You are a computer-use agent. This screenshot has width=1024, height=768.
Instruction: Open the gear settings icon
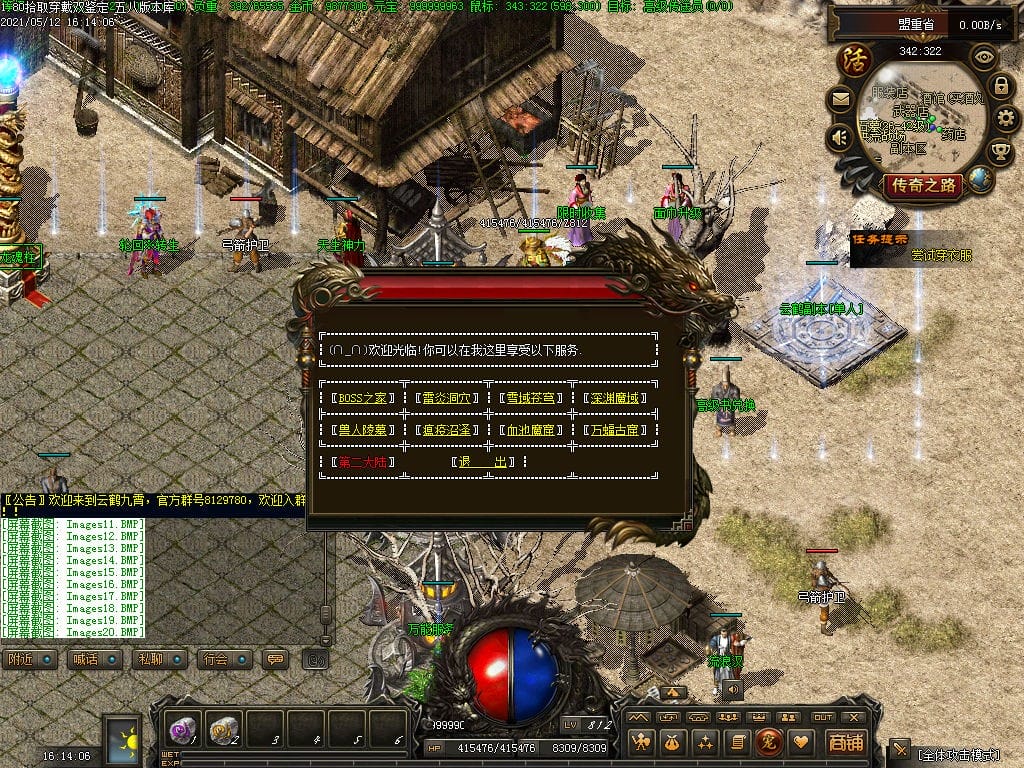point(1006,119)
